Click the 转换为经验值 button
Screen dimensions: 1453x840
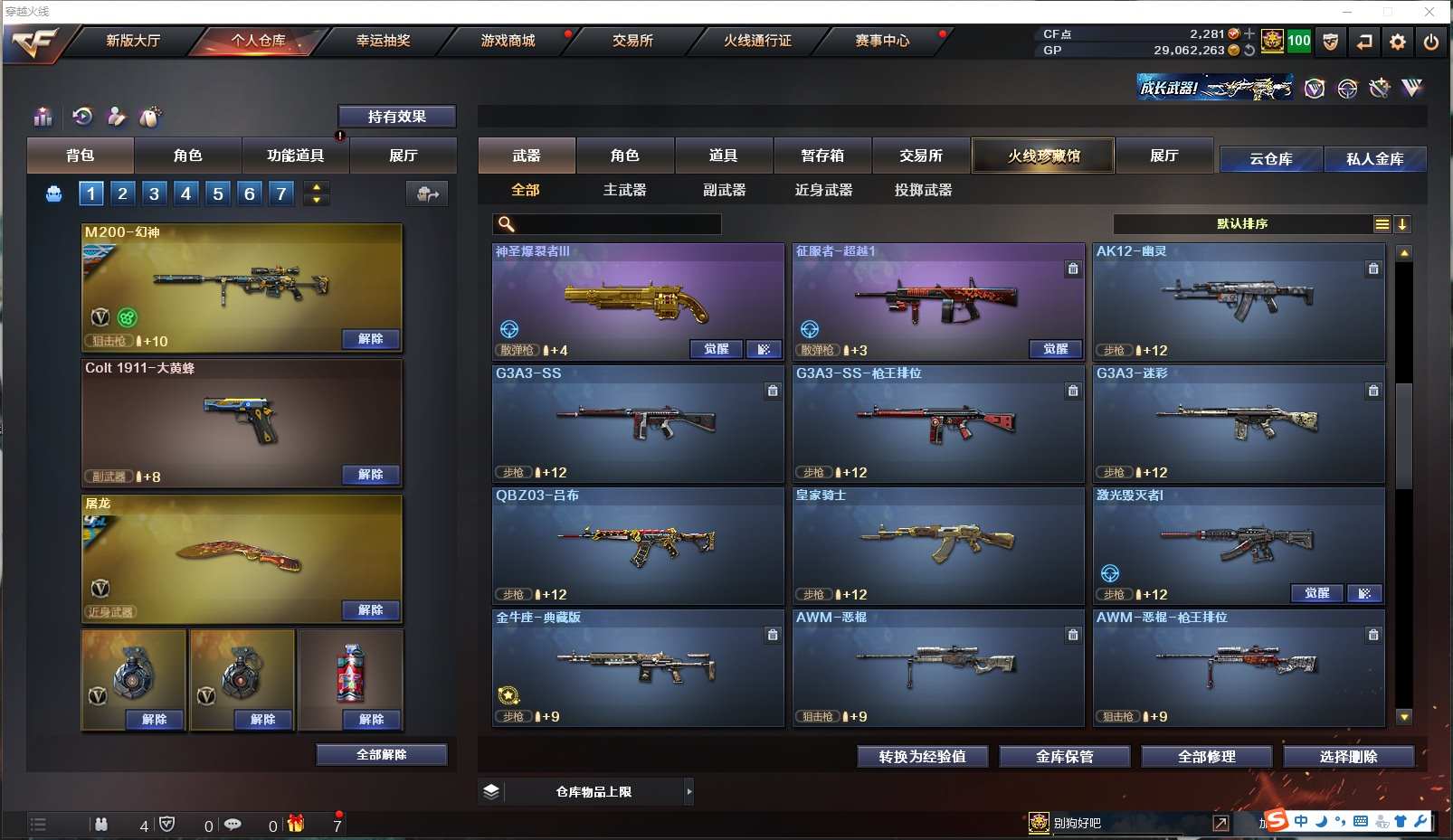pyautogui.click(x=922, y=757)
